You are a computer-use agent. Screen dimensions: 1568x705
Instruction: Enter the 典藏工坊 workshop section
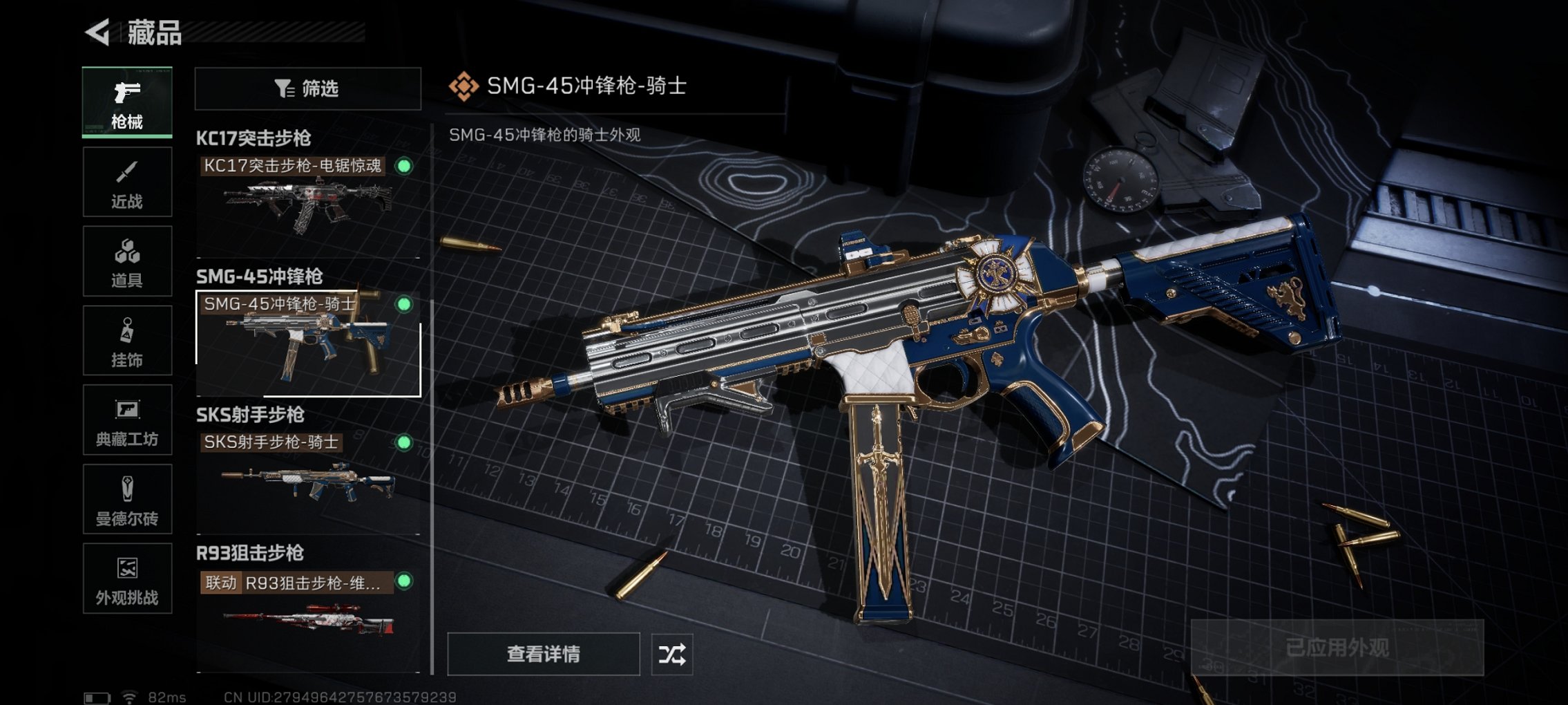coord(126,420)
